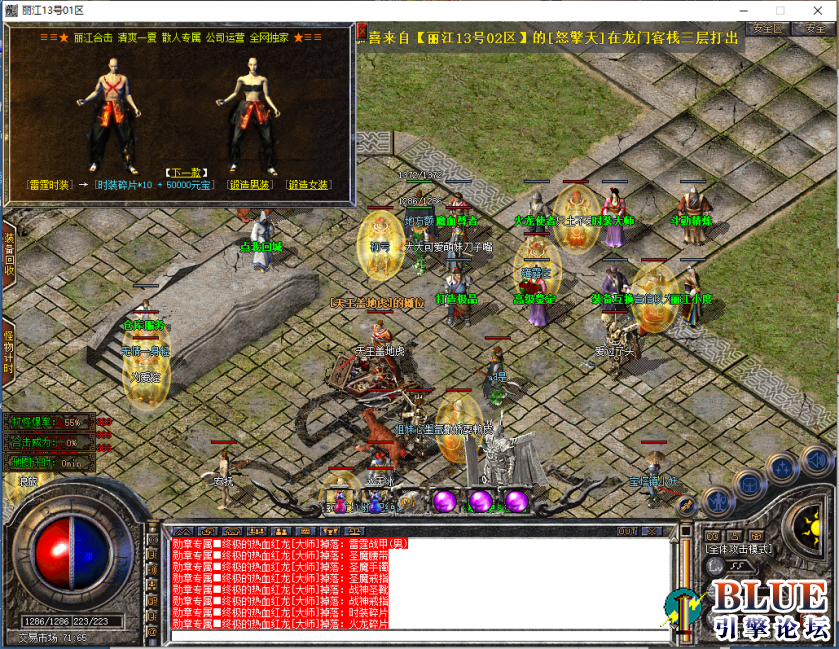Click the chat log text area
This screenshot has height=649, width=839.
(420, 585)
